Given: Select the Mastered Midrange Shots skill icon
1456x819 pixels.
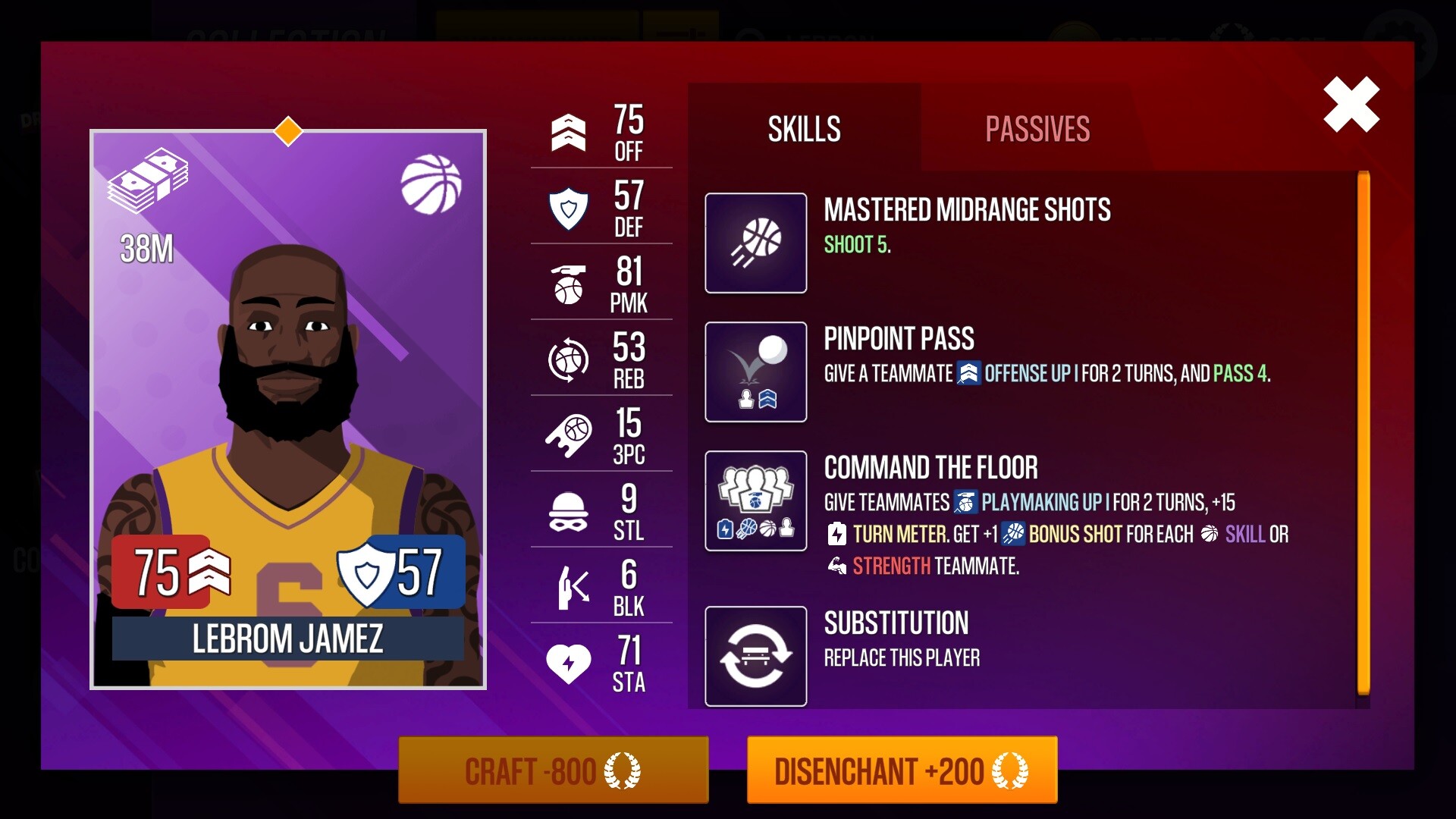Looking at the screenshot, I should (x=755, y=243).
